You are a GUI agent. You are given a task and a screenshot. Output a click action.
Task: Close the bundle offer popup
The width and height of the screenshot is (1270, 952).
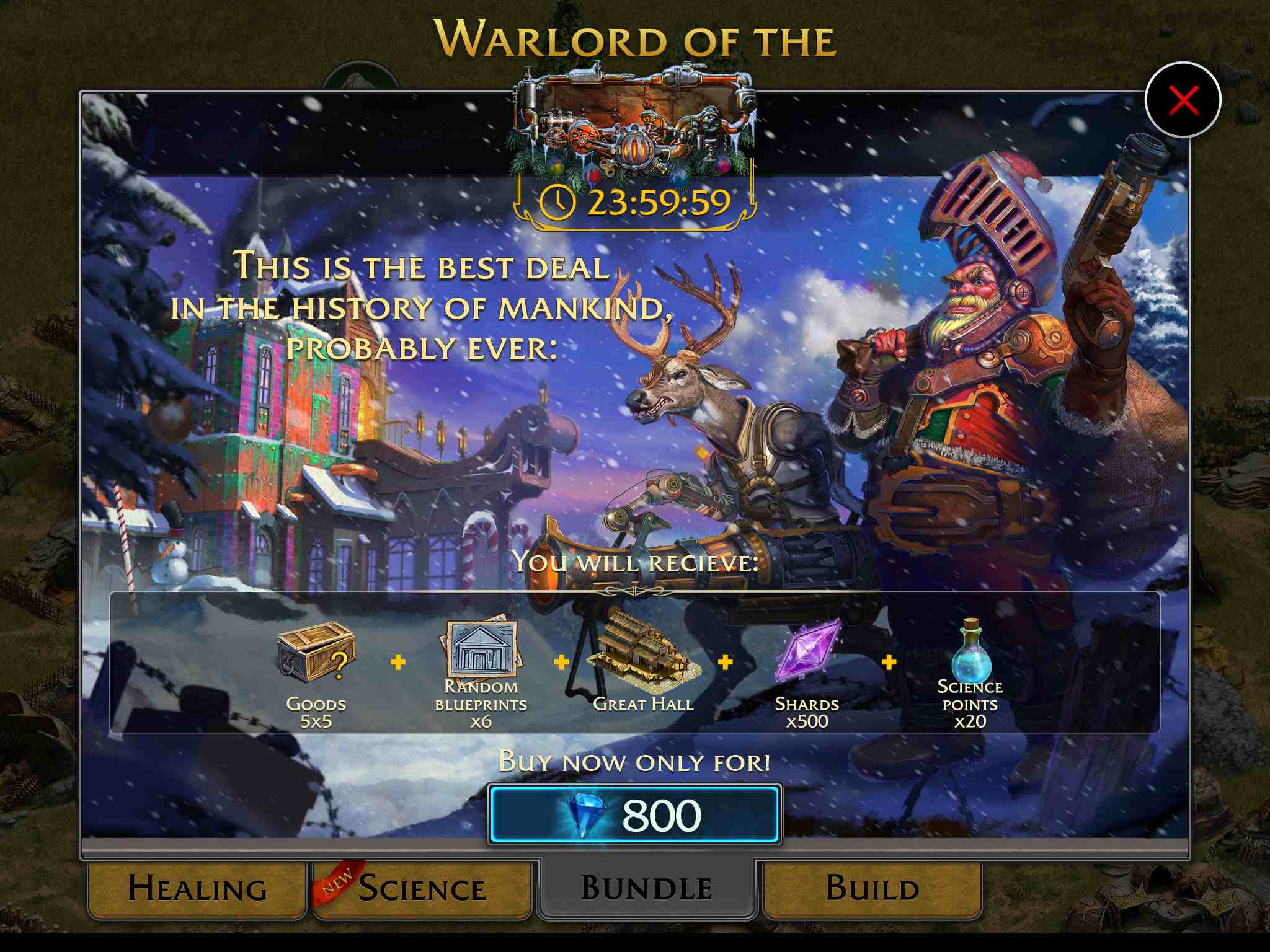1183,101
